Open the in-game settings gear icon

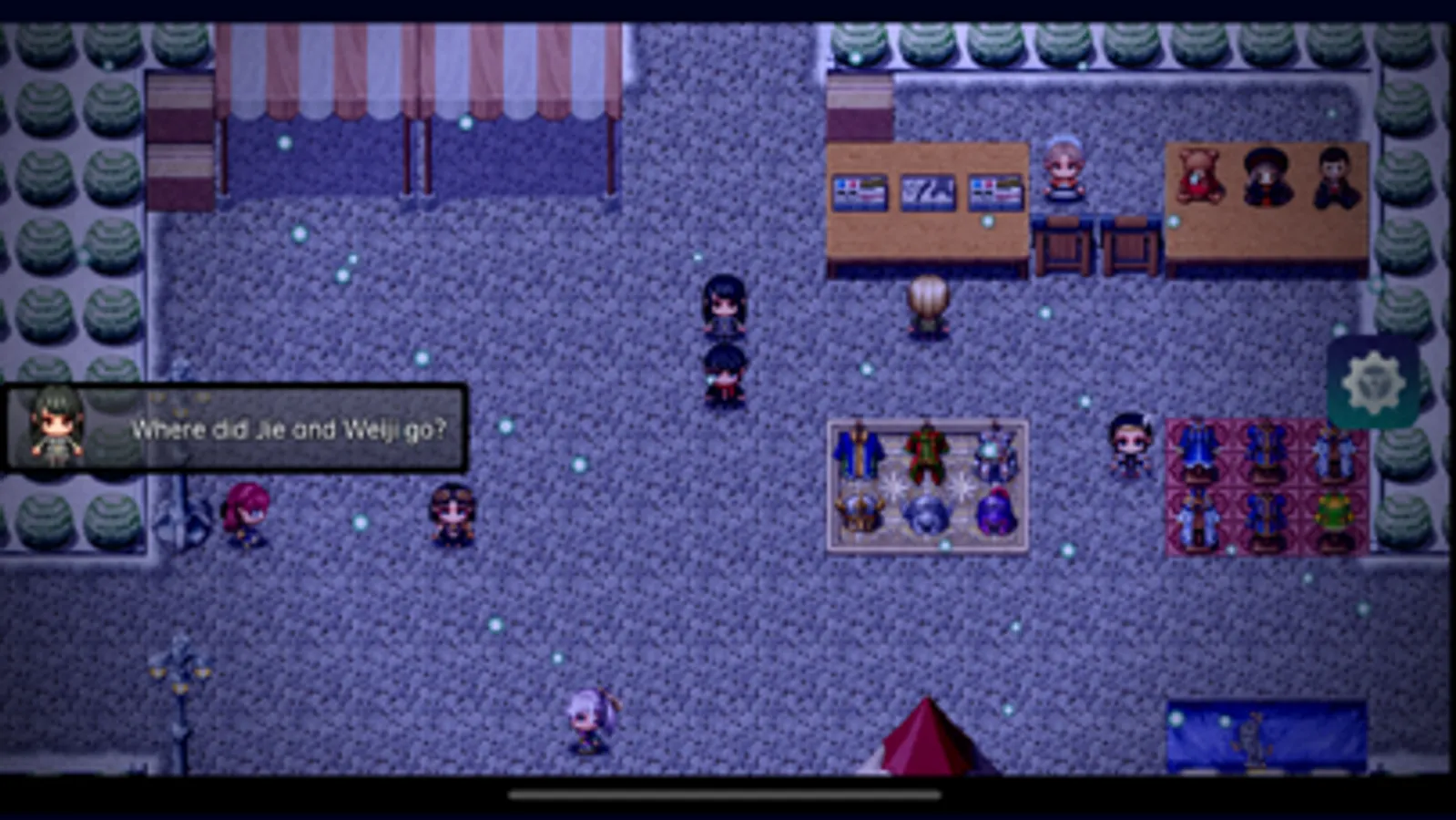point(1374,383)
